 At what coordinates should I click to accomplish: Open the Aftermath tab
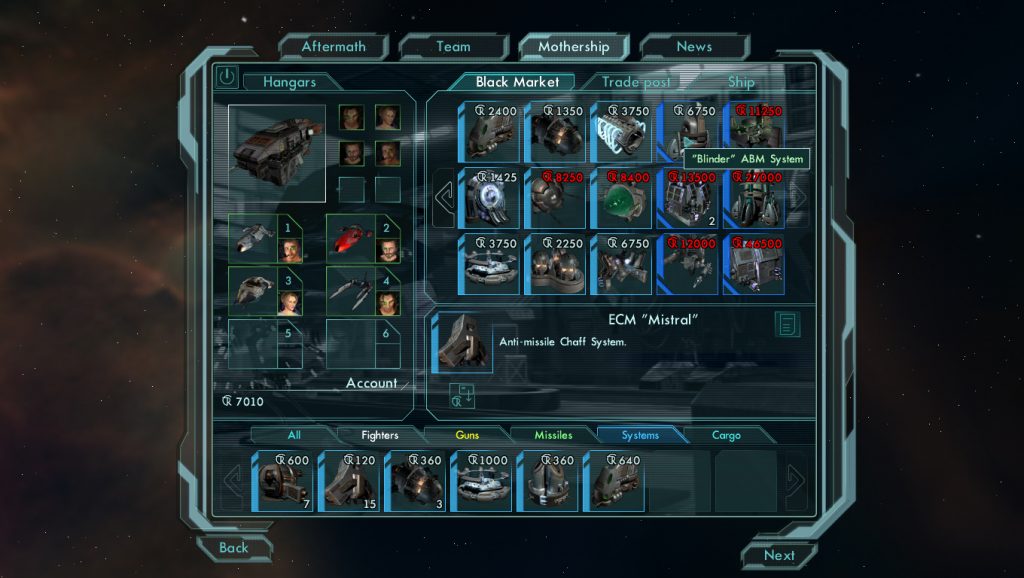333,46
